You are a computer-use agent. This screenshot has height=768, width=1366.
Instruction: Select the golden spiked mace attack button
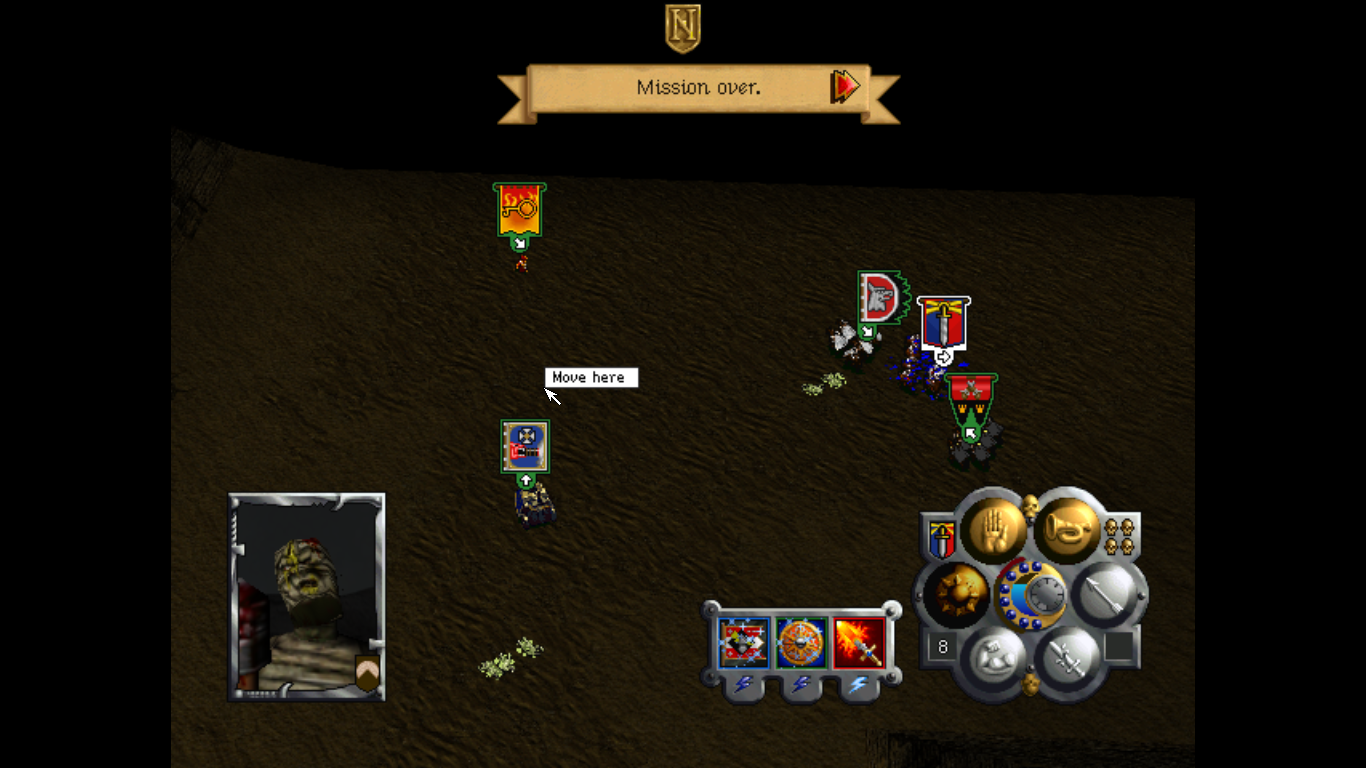[956, 594]
